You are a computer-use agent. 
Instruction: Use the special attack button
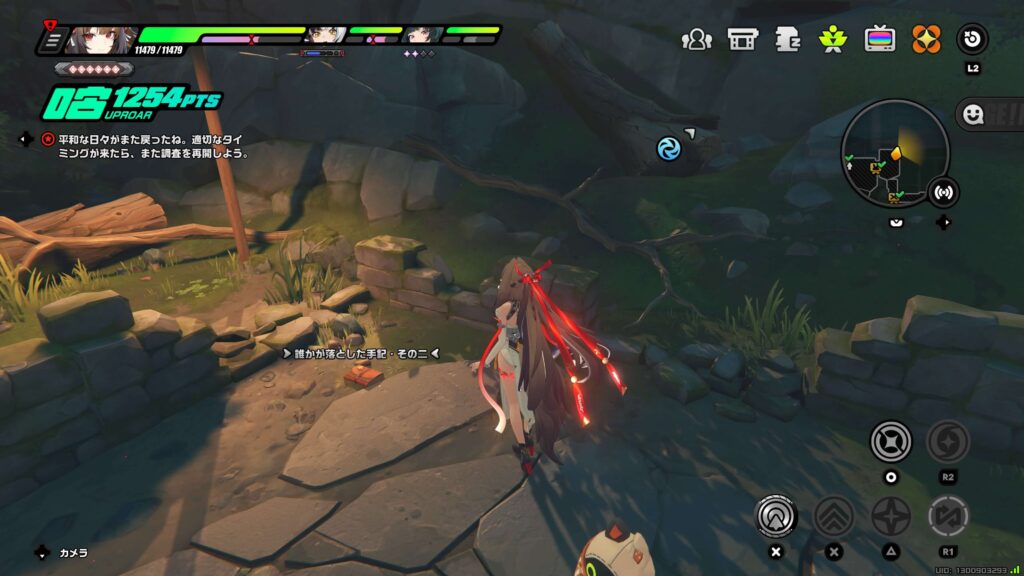(x=889, y=441)
